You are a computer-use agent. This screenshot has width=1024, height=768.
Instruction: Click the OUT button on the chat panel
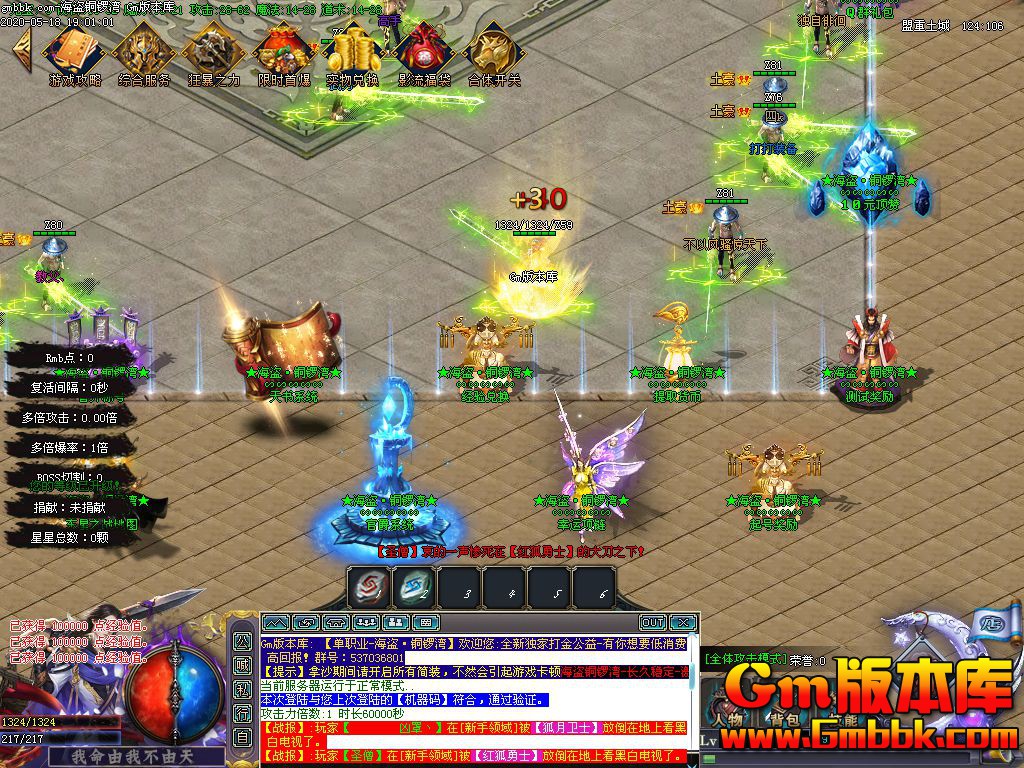point(652,623)
